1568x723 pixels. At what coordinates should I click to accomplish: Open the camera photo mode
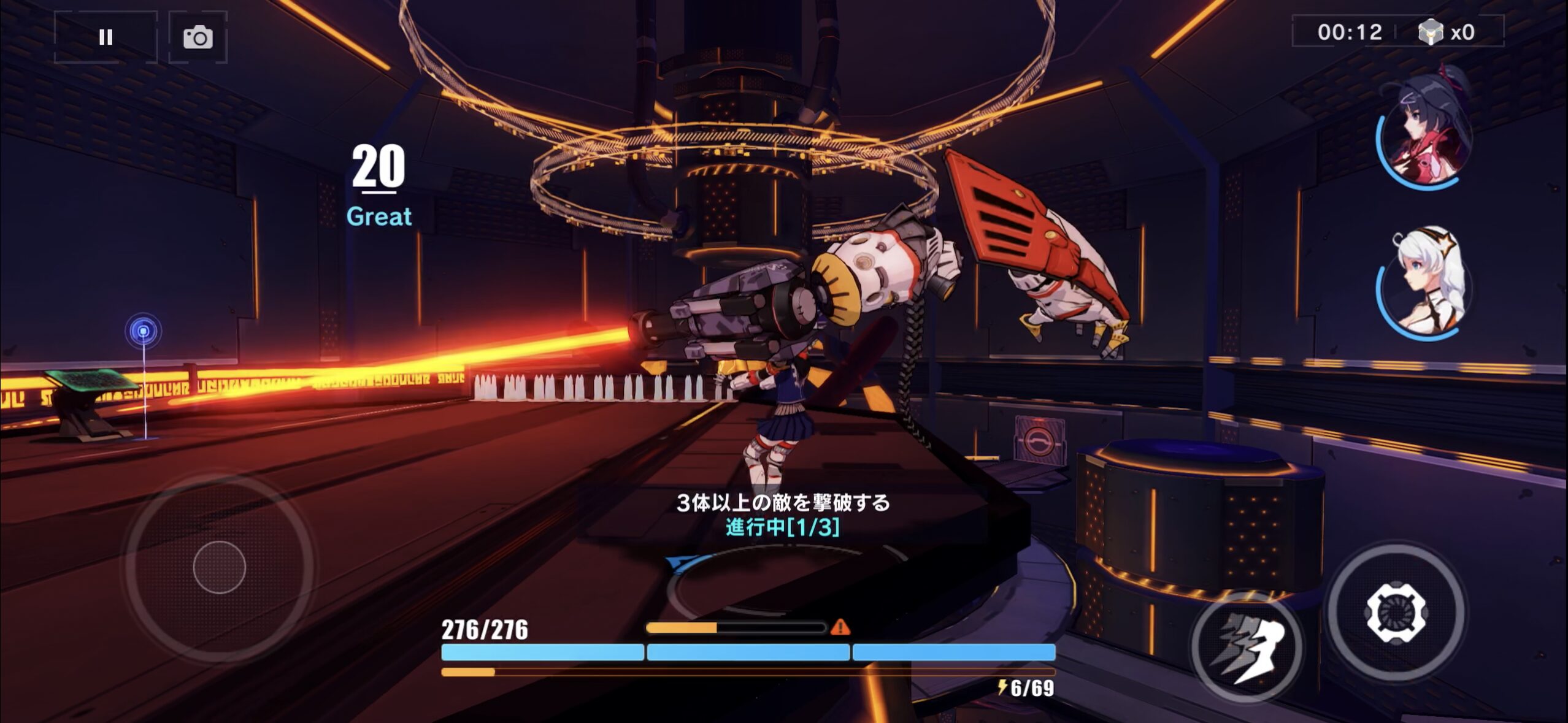198,37
